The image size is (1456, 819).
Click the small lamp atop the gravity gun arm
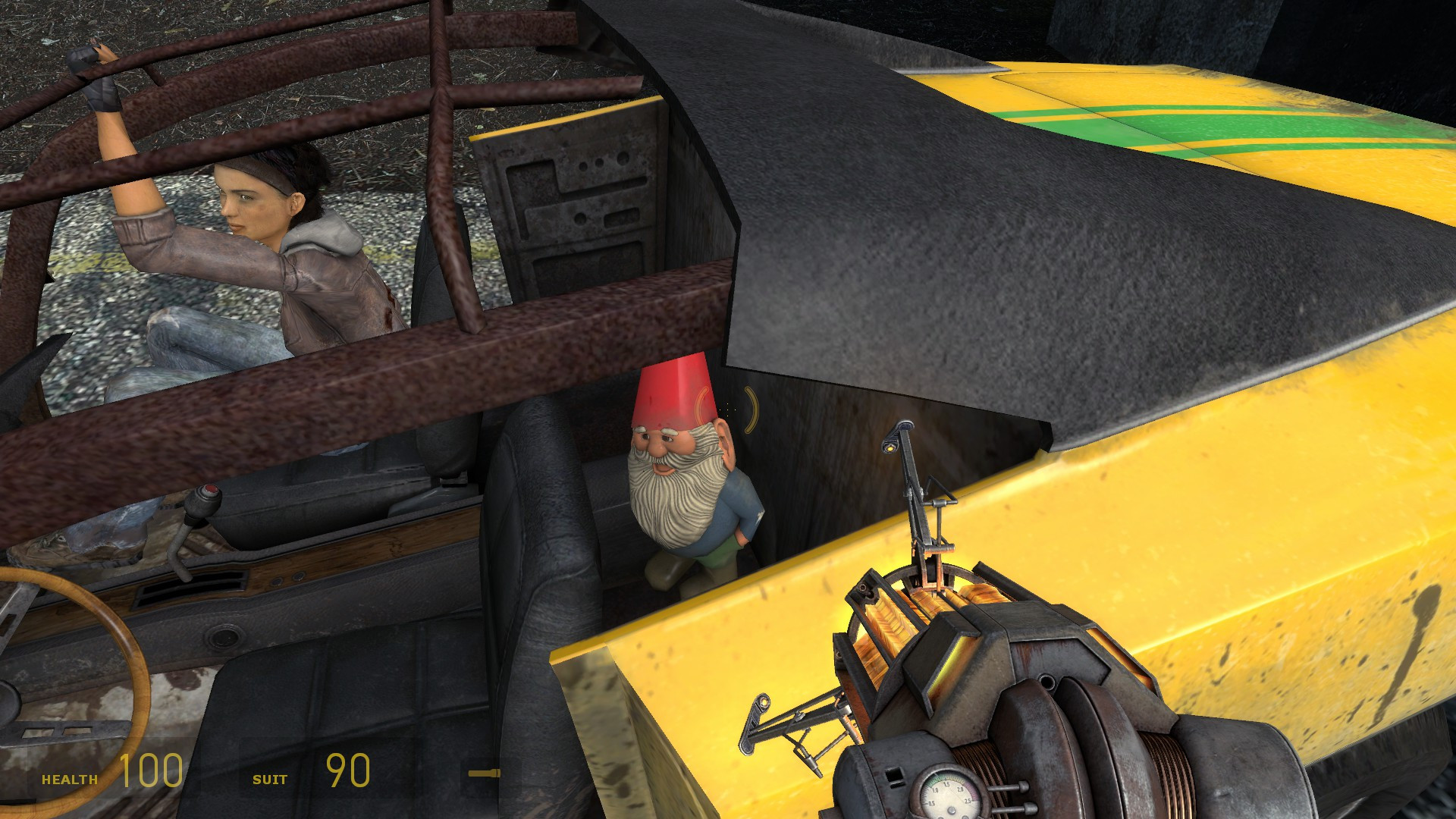(x=891, y=447)
